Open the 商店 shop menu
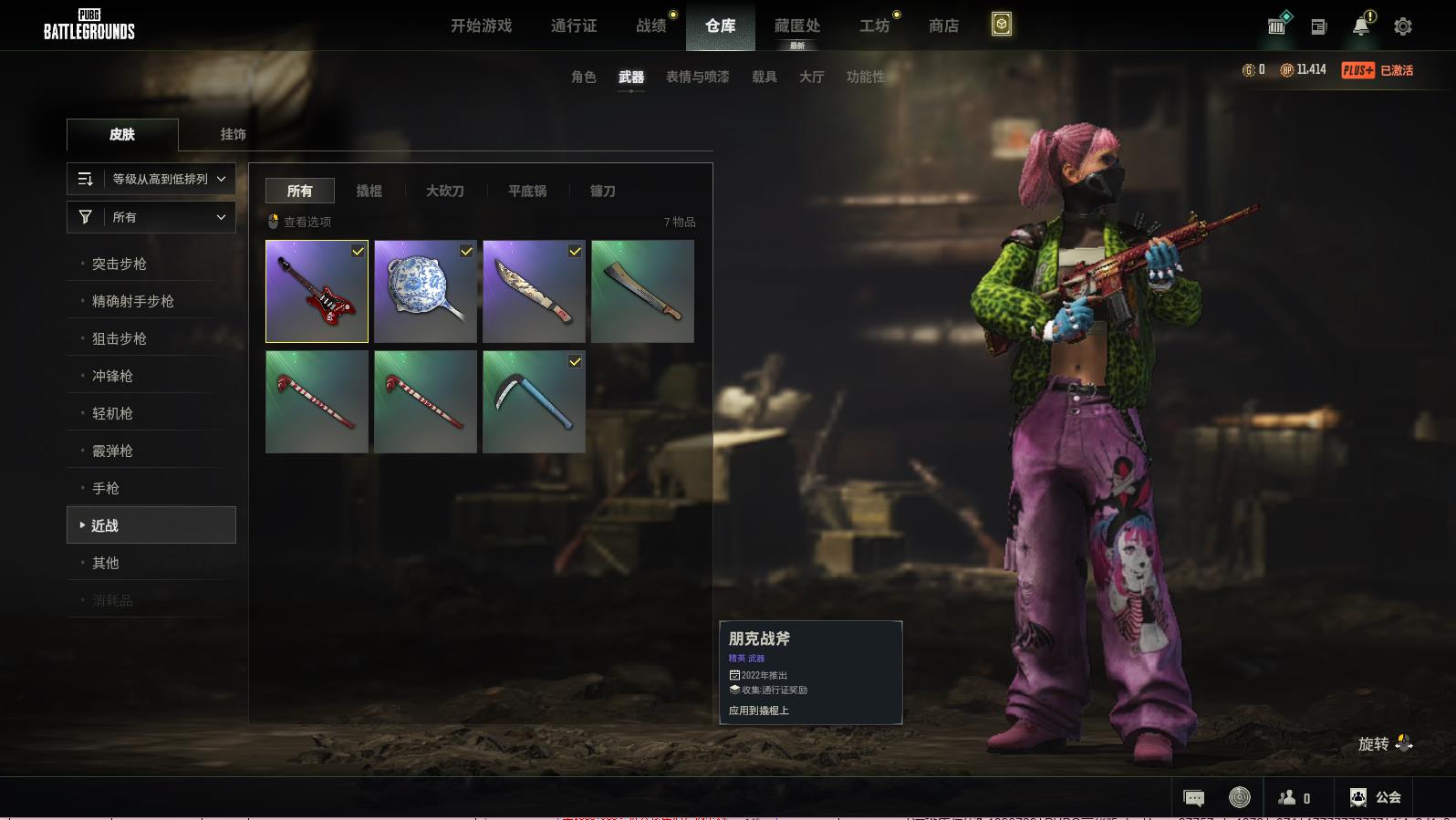The width and height of the screenshot is (1456, 820). point(943,26)
